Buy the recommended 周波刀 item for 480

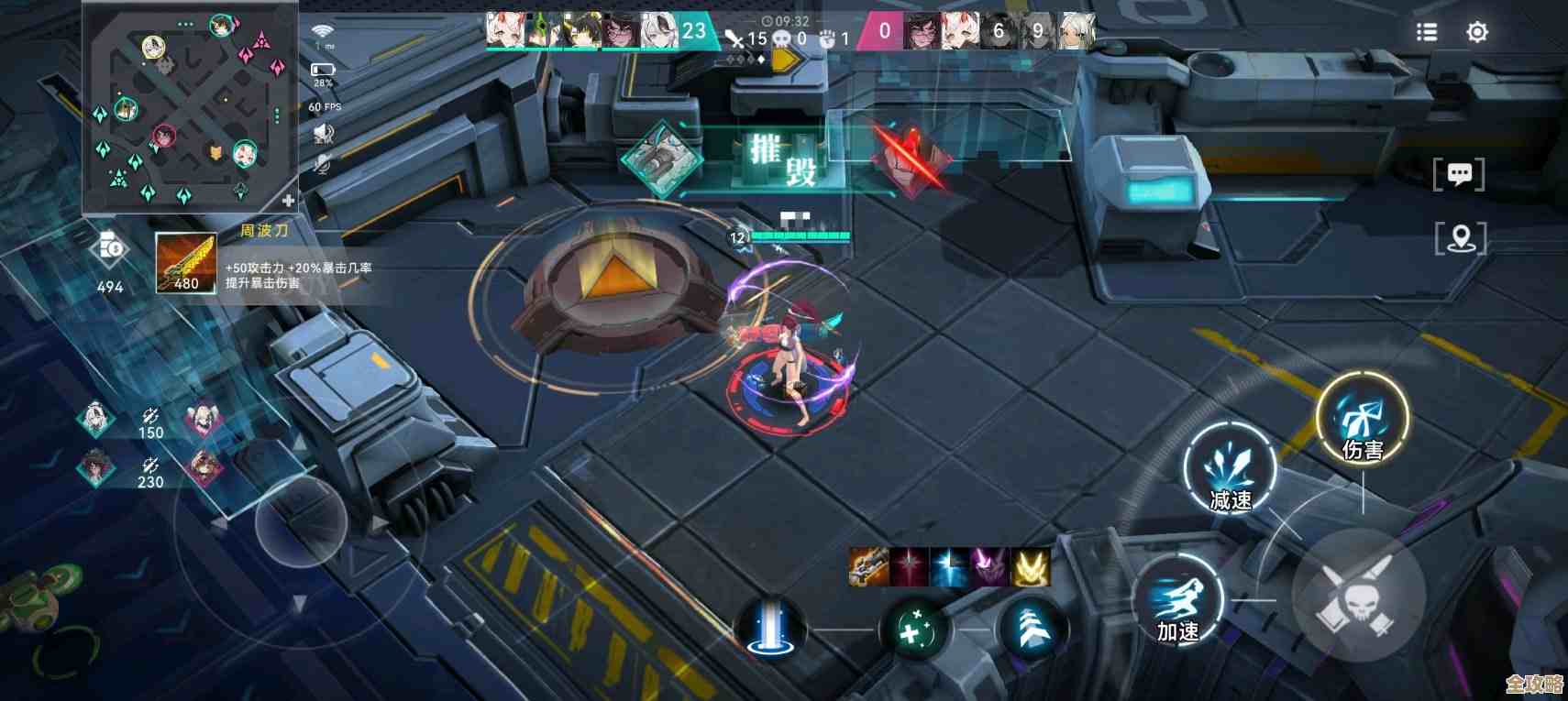(185, 262)
